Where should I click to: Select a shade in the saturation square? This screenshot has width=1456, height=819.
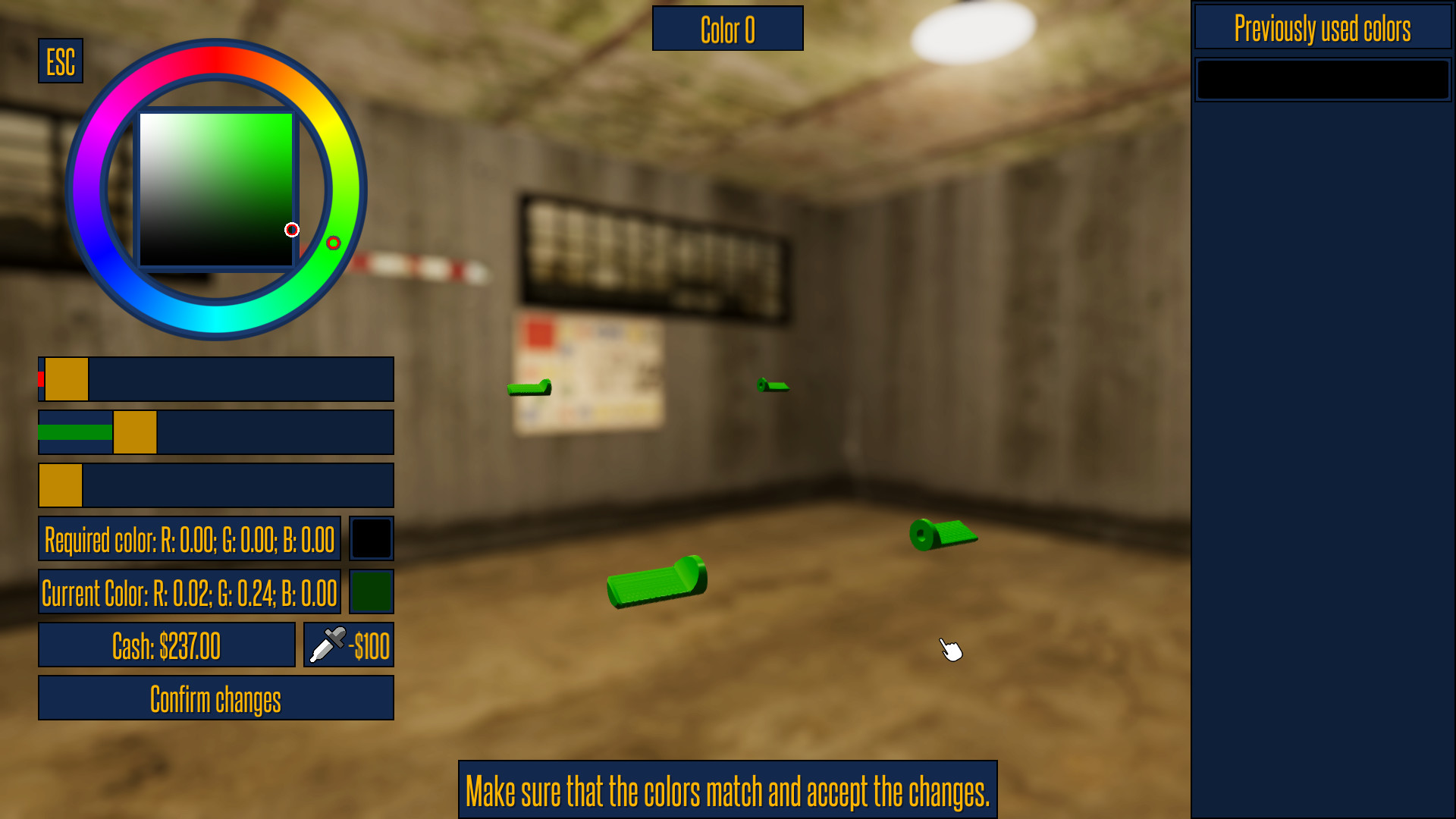tap(216, 190)
